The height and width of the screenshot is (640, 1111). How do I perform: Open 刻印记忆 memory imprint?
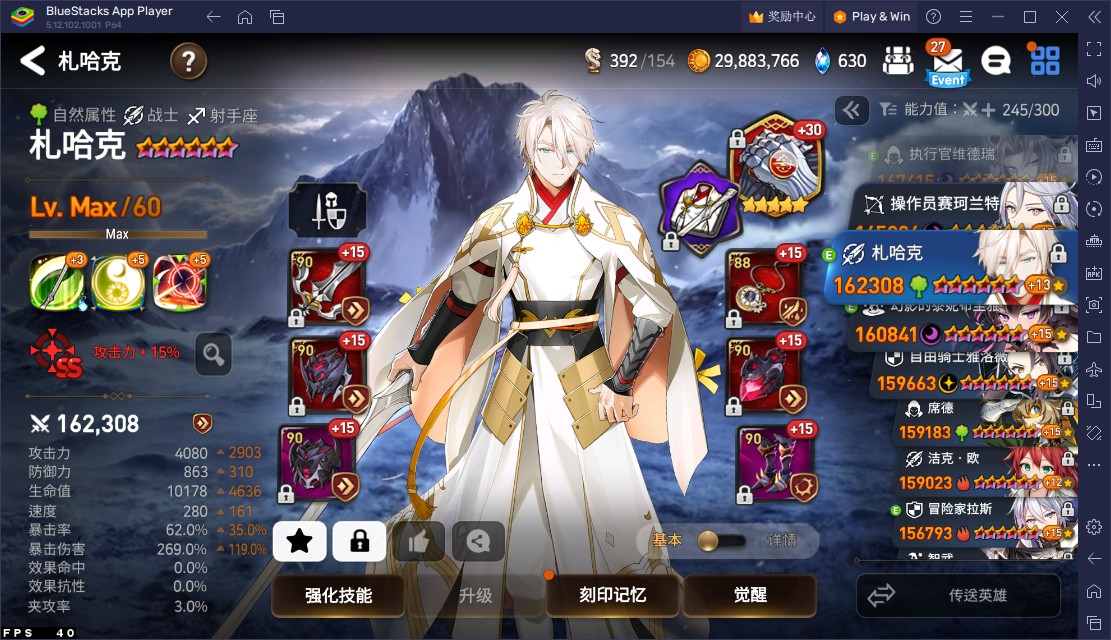click(x=612, y=596)
